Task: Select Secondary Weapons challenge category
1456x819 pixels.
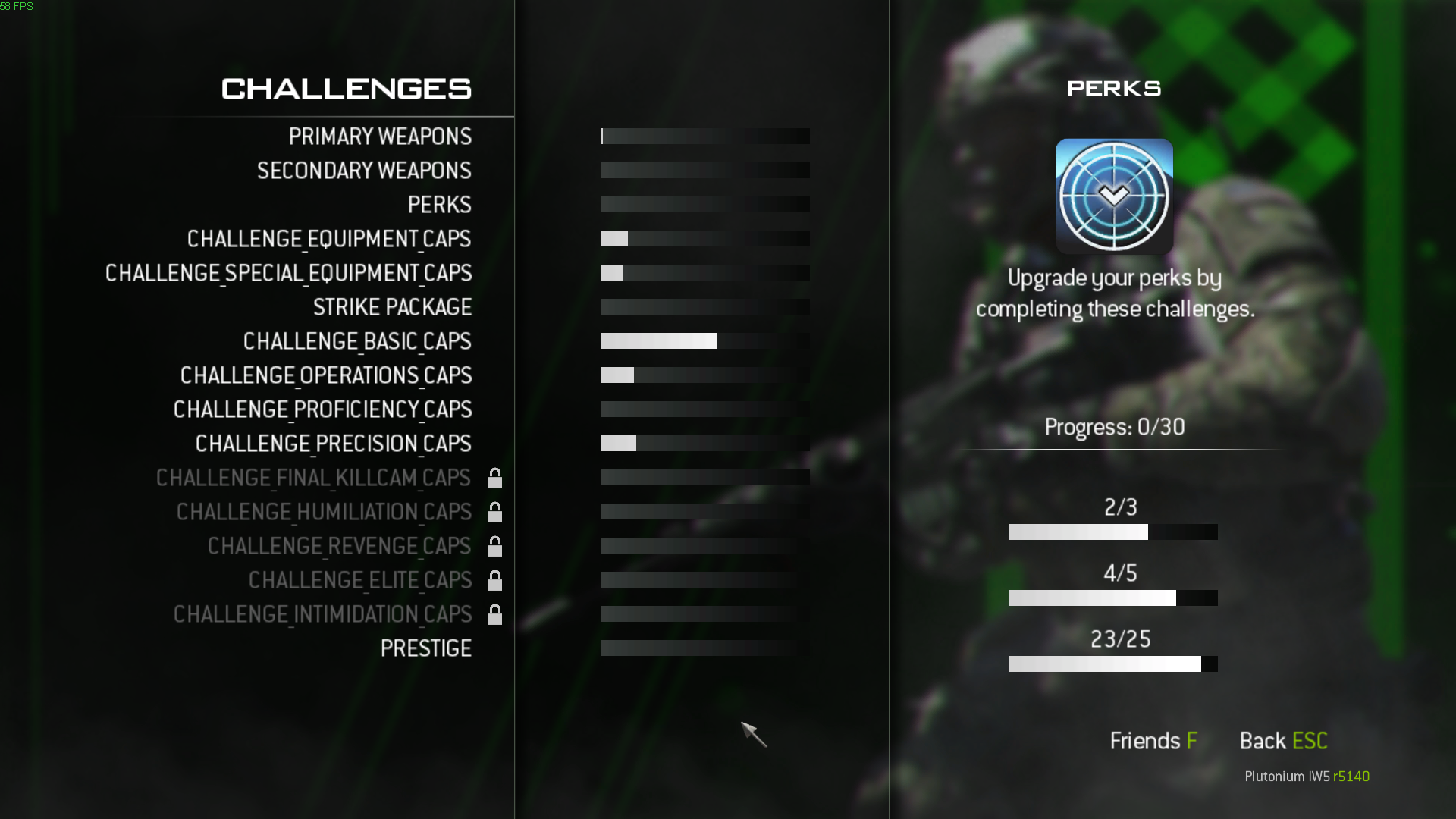Action: (364, 171)
